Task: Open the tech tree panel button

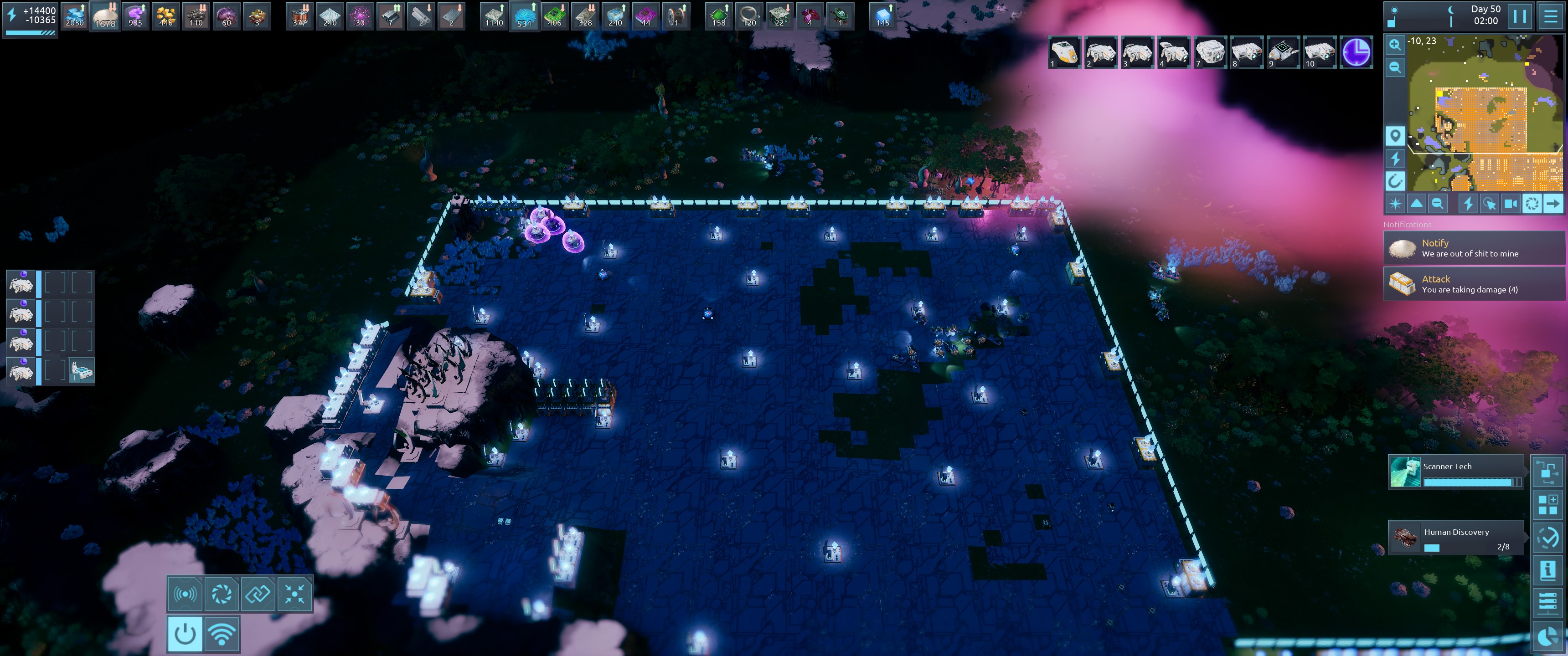Action: tap(1547, 471)
